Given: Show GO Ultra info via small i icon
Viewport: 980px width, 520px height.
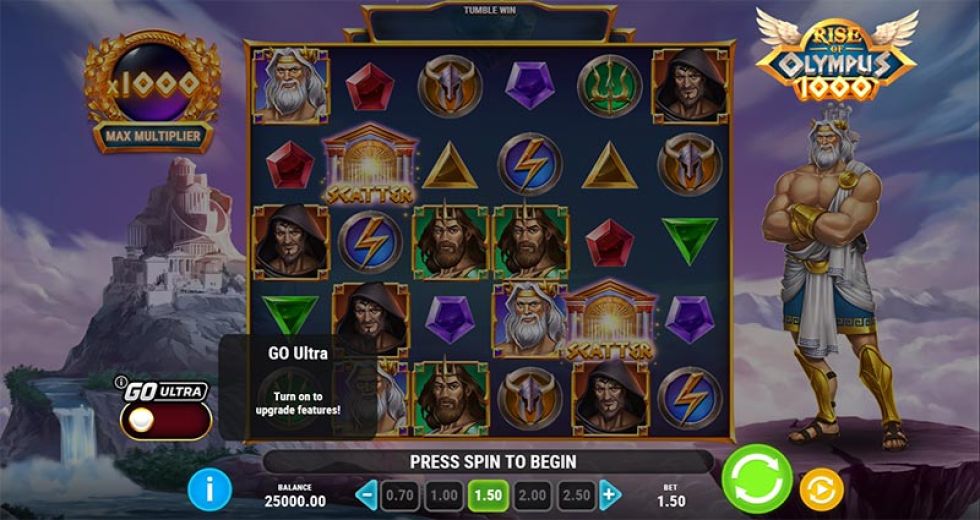Looking at the screenshot, I should pos(121,382).
